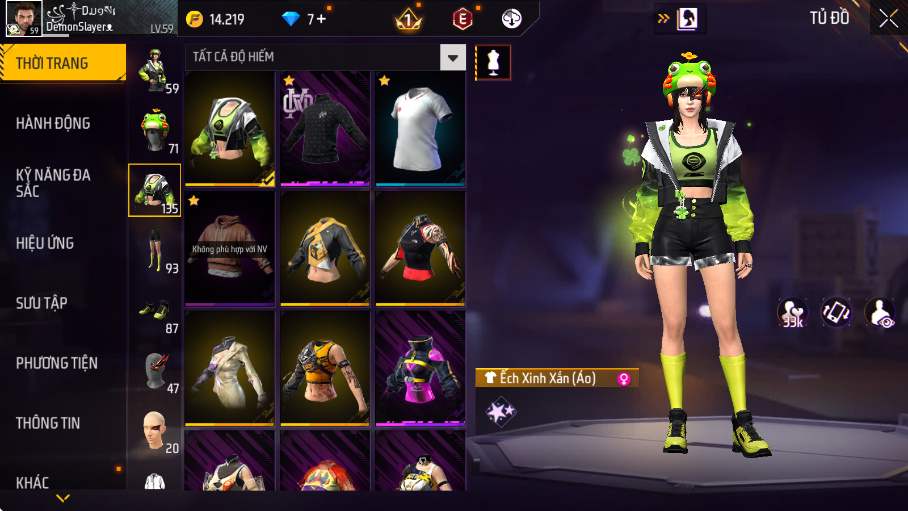Image resolution: width=908 pixels, height=511 pixels.
Task: Open the Tất Cả Độ Hiếm rarity dropdown
Action: coord(454,57)
